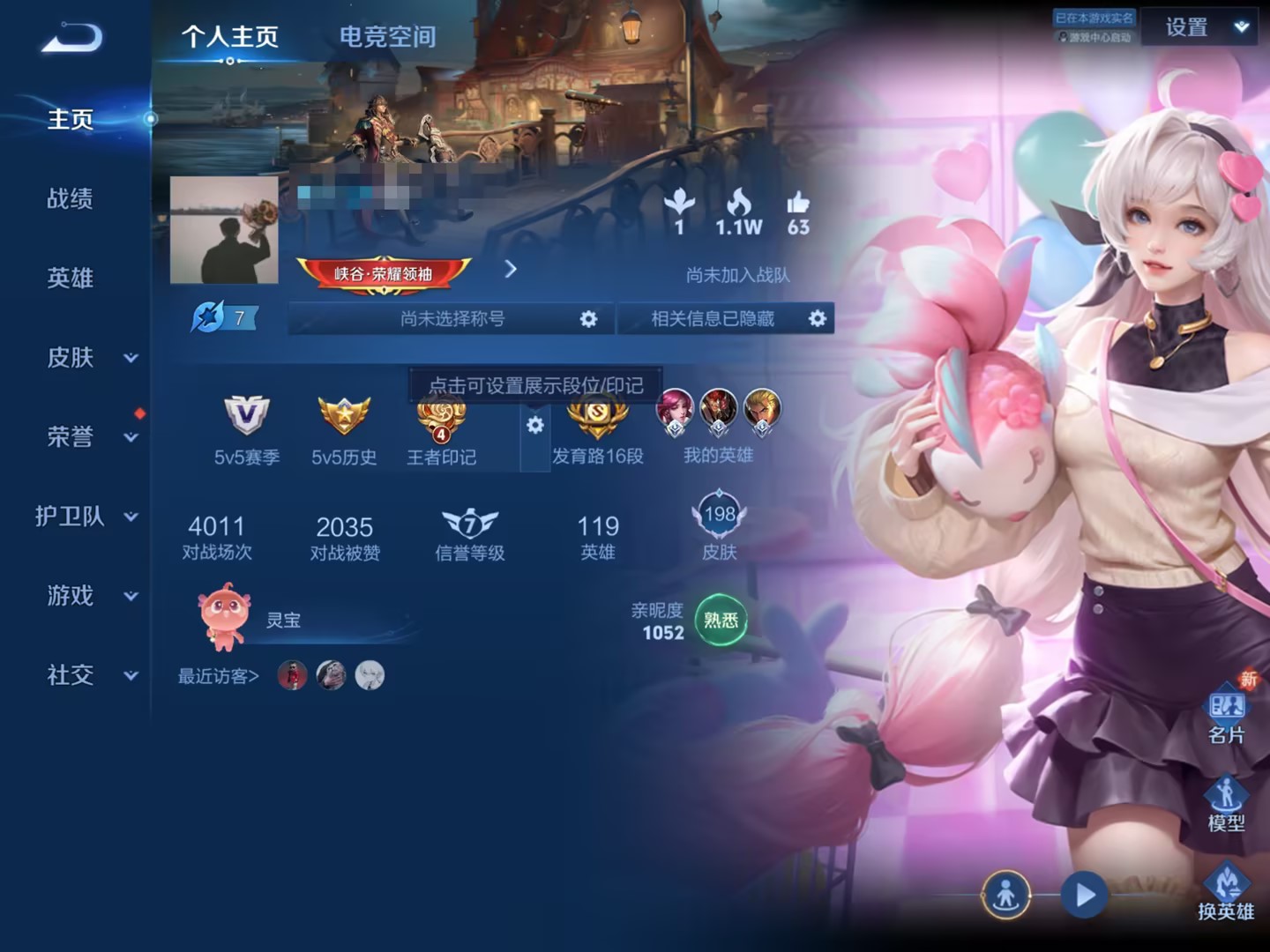Image resolution: width=1270 pixels, height=952 pixels.
Task: Select 战绩 in the sidebar
Action: [x=69, y=199]
